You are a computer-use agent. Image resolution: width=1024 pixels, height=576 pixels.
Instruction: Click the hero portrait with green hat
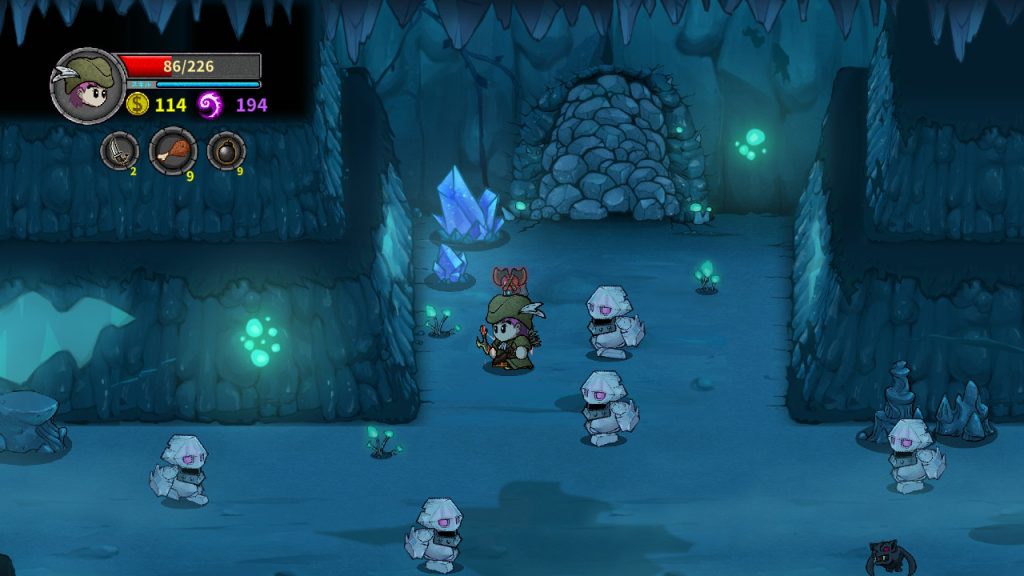click(87, 86)
